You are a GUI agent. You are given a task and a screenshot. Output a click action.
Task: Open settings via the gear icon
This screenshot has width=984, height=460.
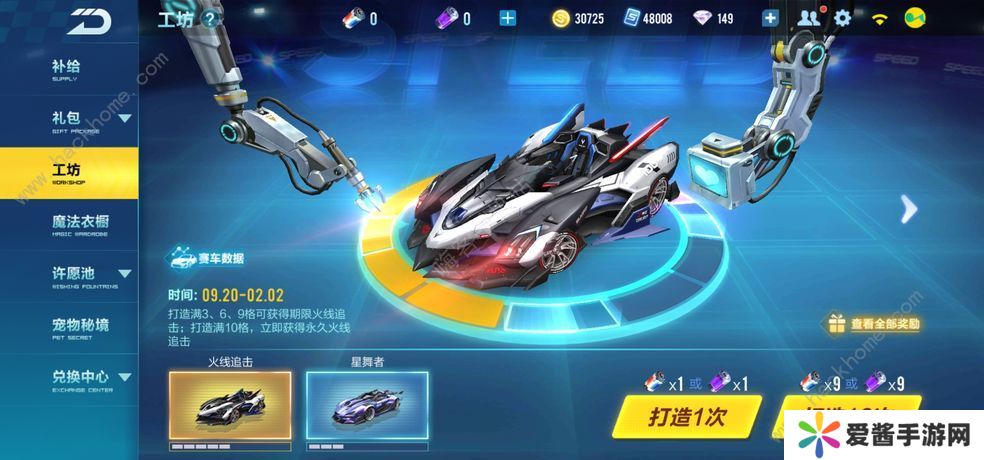tap(842, 18)
